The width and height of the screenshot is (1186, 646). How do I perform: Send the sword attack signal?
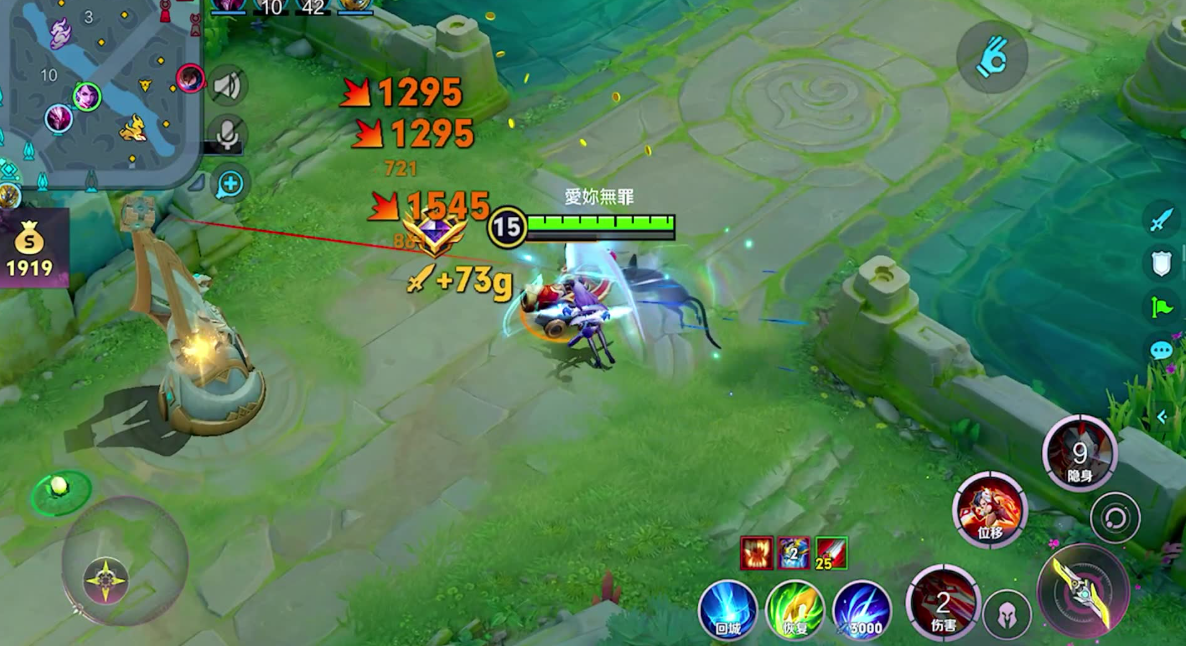[1160, 219]
